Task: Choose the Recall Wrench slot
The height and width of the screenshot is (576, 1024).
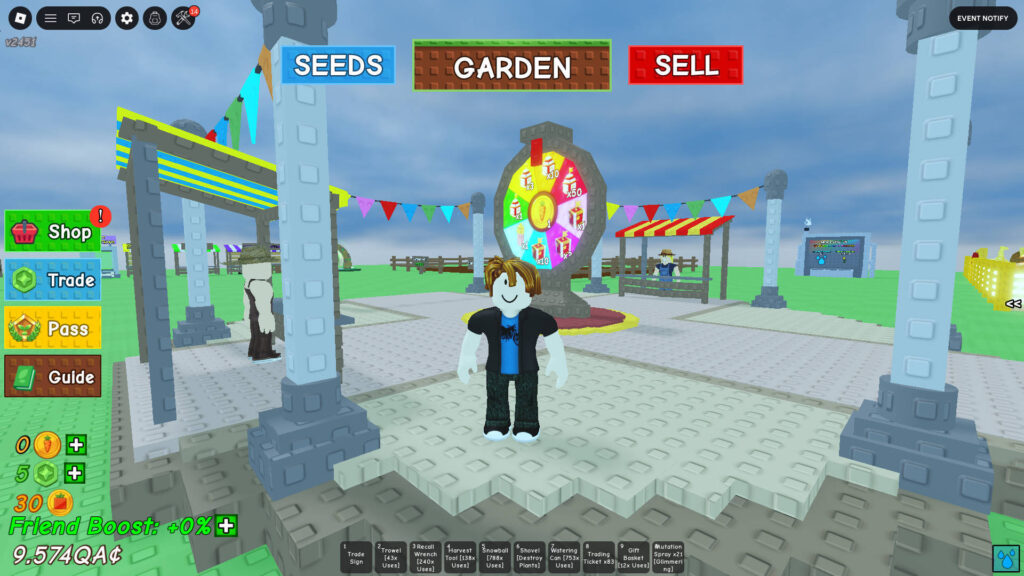Action: tap(425, 557)
